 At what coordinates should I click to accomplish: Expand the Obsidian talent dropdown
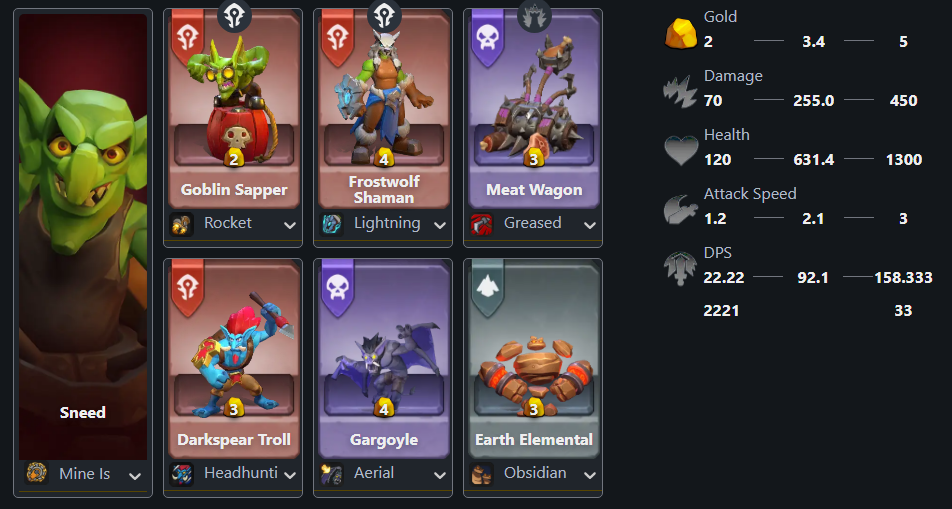click(x=533, y=474)
